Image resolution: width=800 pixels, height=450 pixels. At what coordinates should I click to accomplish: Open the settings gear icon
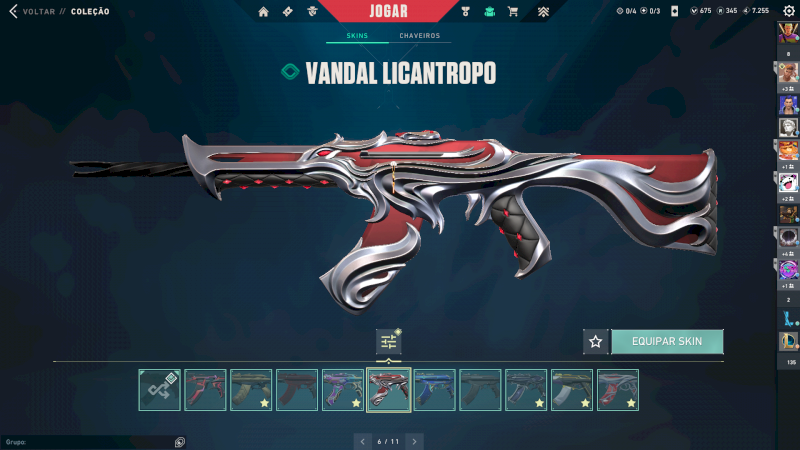(x=788, y=11)
